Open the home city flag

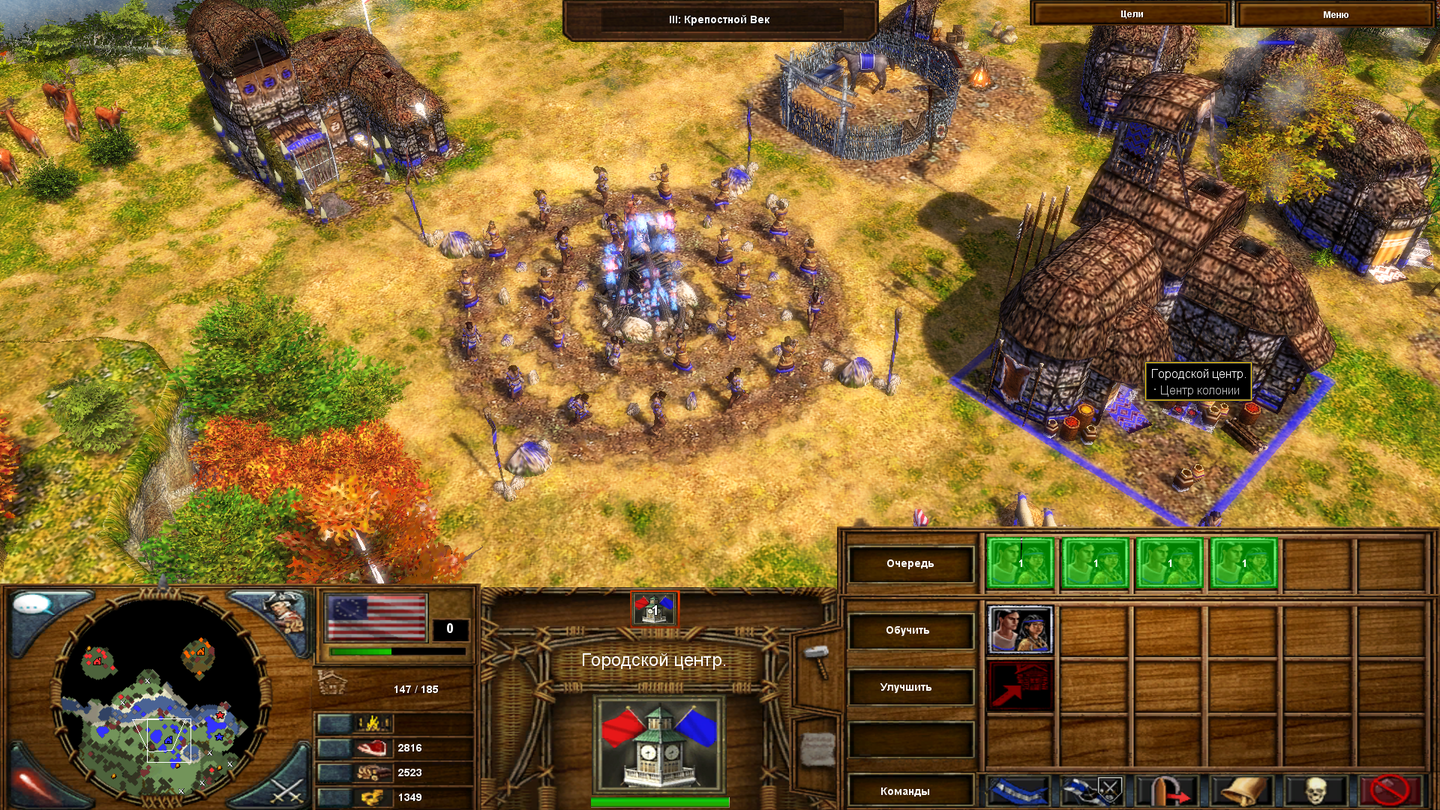pos(375,617)
